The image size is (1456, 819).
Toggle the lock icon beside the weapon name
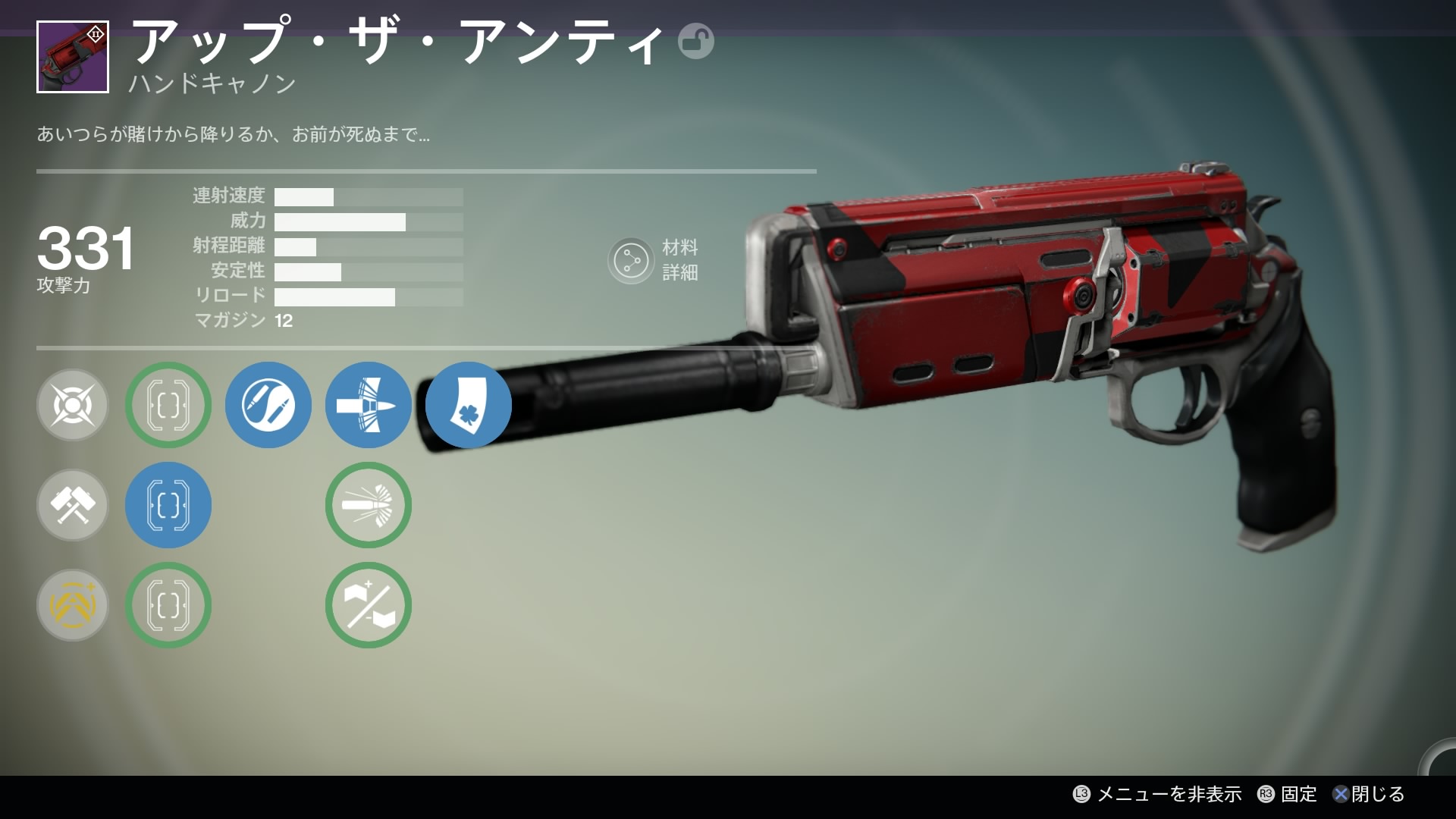click(695, 41)
